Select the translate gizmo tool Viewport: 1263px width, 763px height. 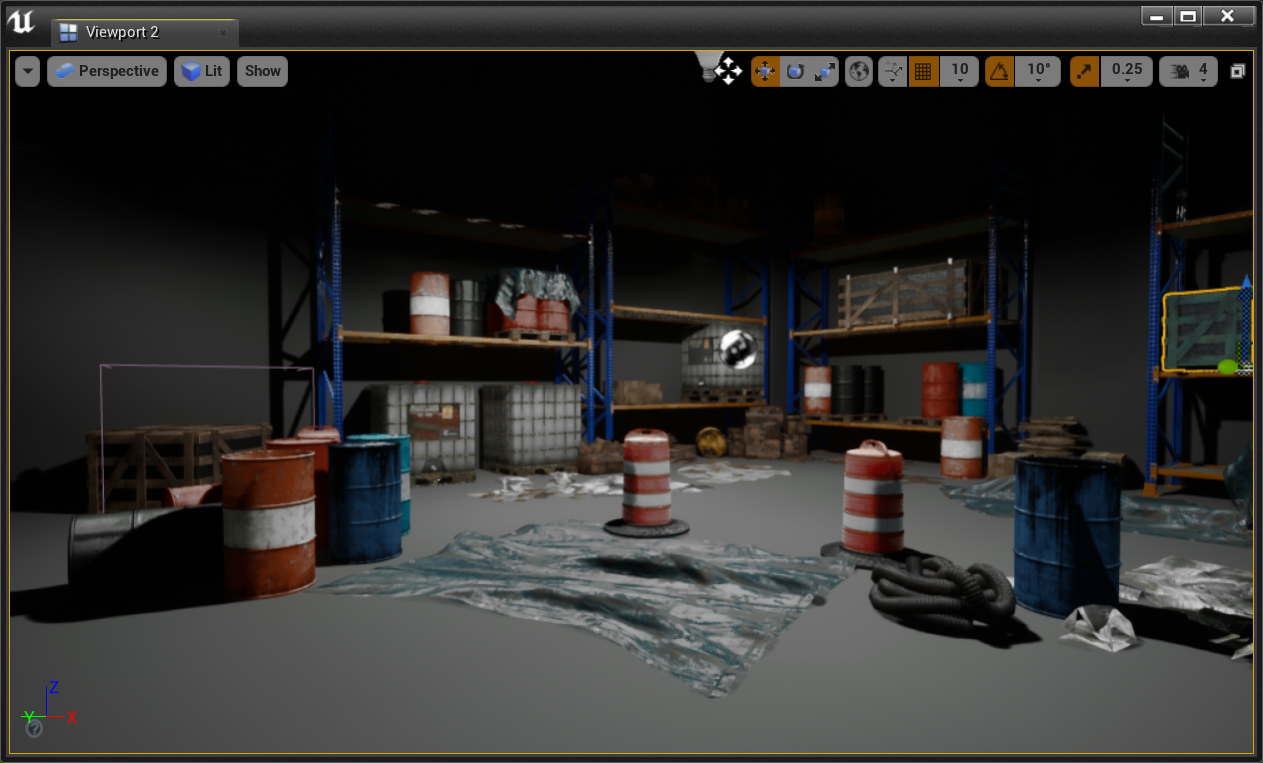[x=765, y=71]
